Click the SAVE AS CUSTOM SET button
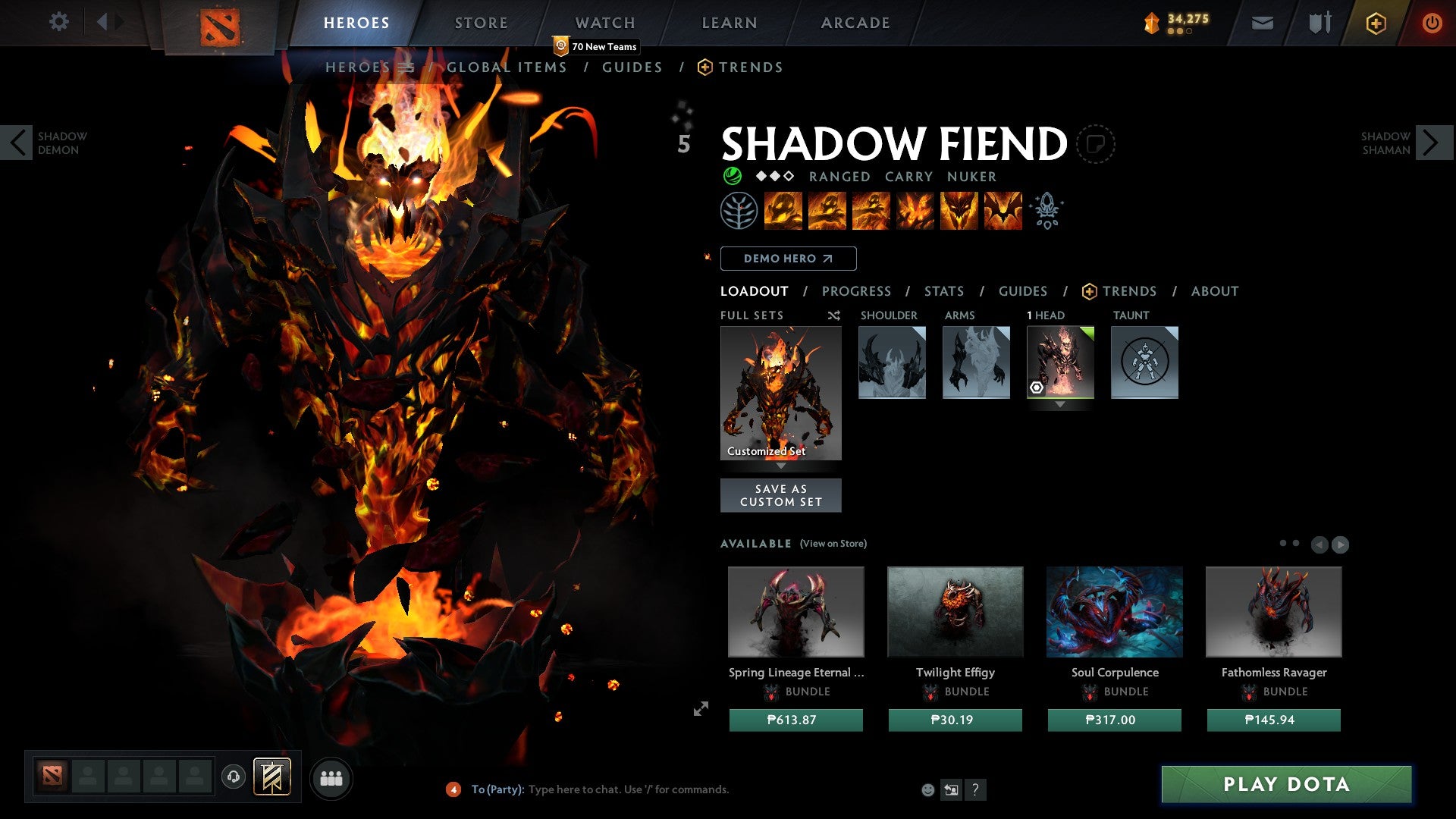Viewport: 1456px width, 819px height. (780, 494)
